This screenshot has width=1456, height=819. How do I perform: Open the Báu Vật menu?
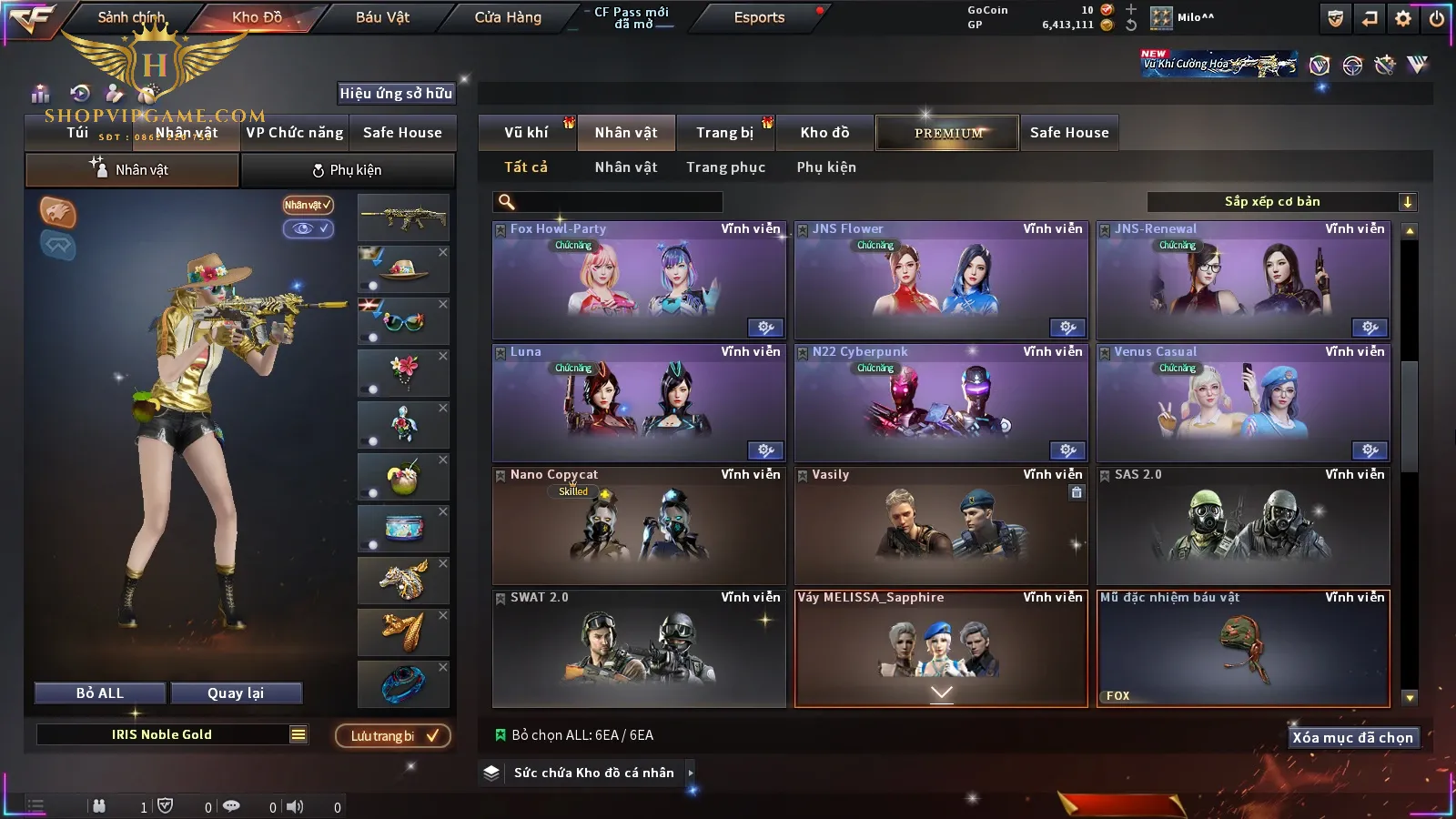point(382,17)
